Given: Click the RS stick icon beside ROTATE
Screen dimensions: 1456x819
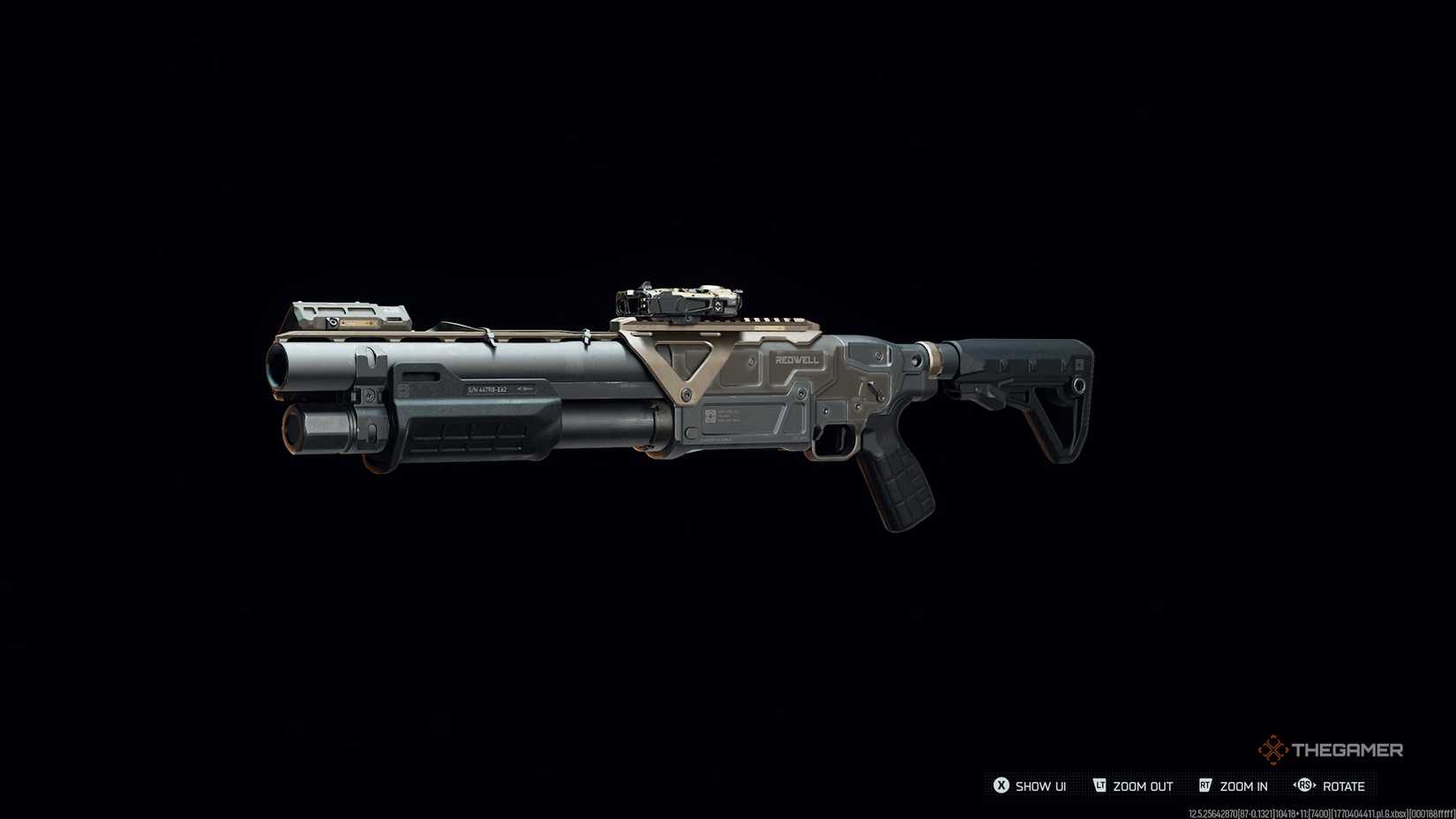Looking at the screenshot, I should point(1304,786).
